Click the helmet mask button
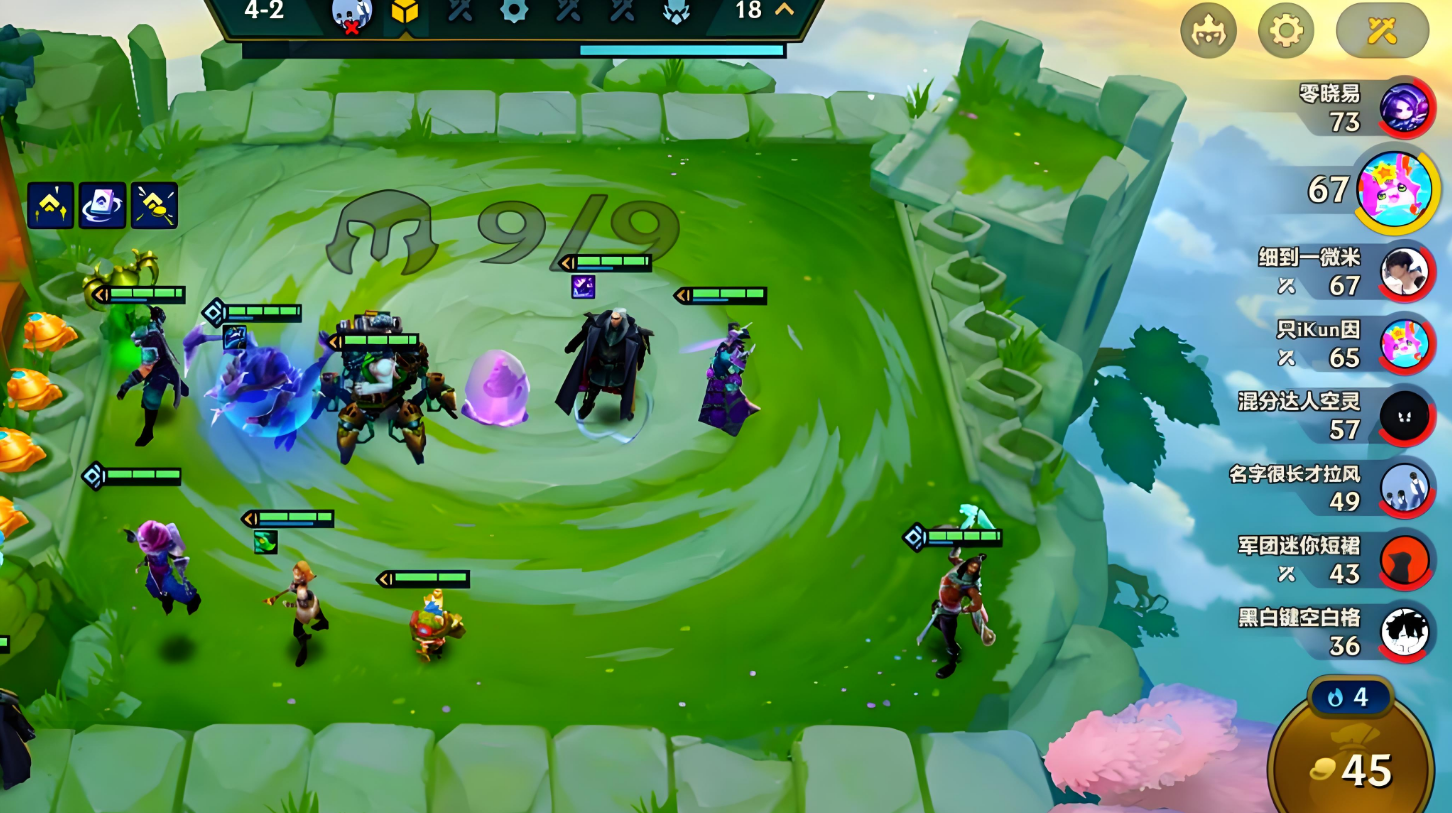Image resolution: width=1452 pixels, height=813 pixels. point(1208,31)
